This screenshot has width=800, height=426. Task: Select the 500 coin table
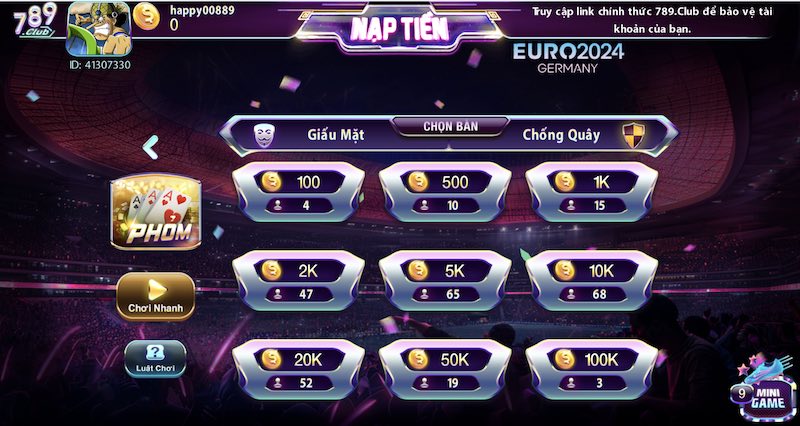pos(445,193)
